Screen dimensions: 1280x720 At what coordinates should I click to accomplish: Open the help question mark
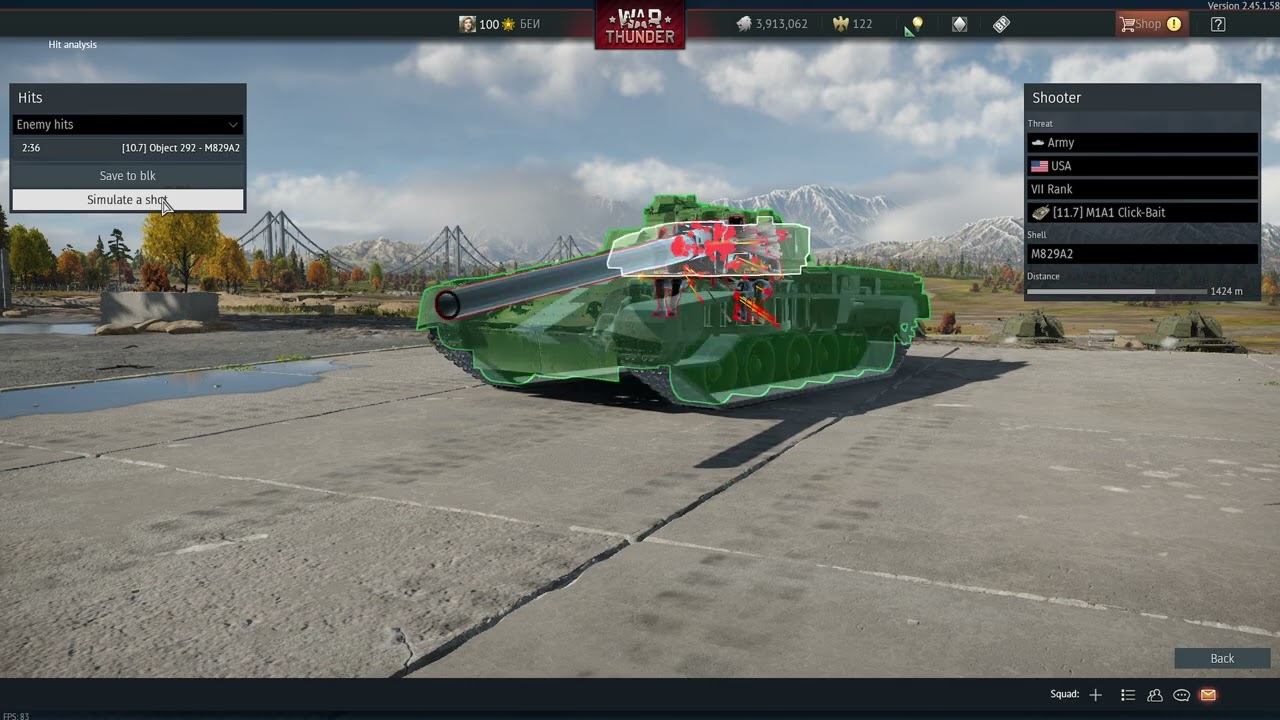coord(1218,24)
